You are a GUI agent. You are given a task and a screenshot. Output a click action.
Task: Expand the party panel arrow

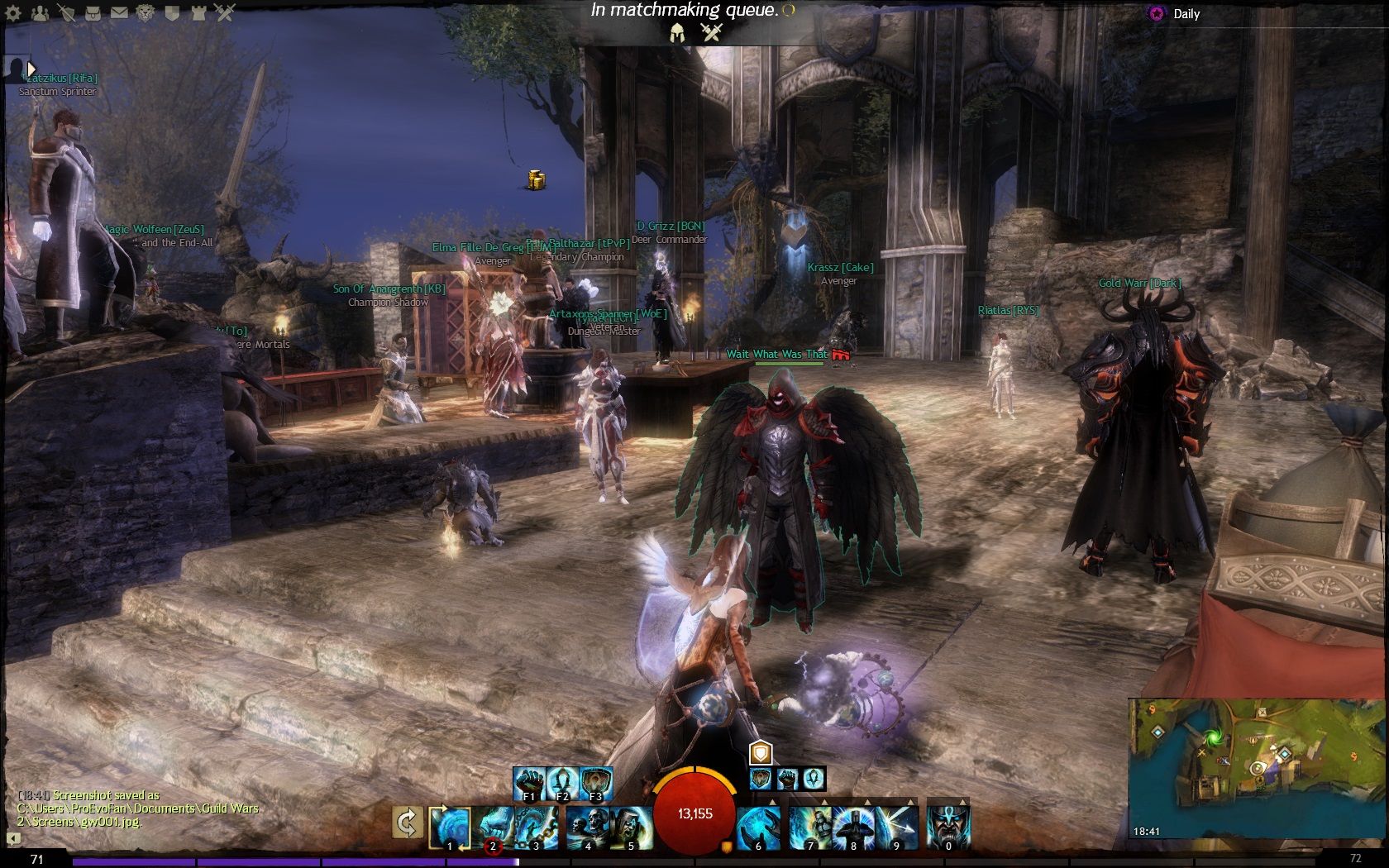tap(31, 69)
